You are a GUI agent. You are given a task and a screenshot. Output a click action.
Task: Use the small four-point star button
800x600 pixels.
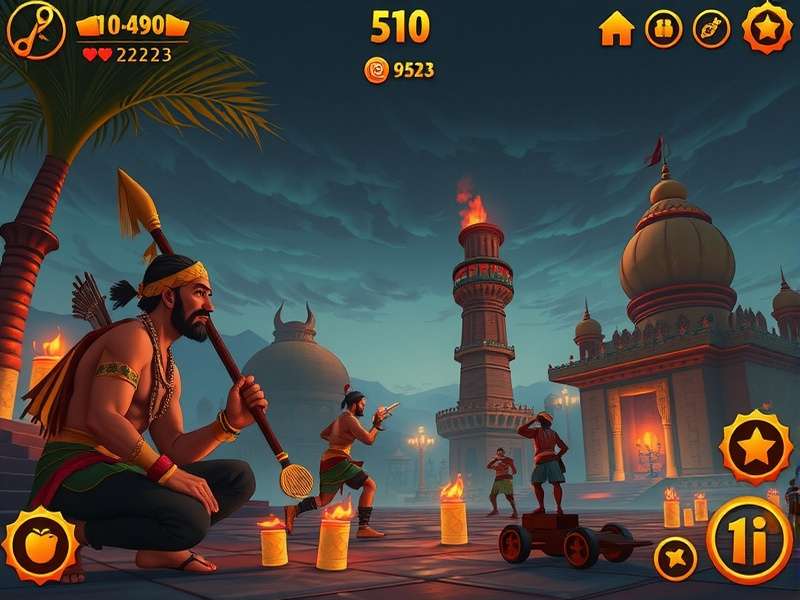(x=675, y=557)
